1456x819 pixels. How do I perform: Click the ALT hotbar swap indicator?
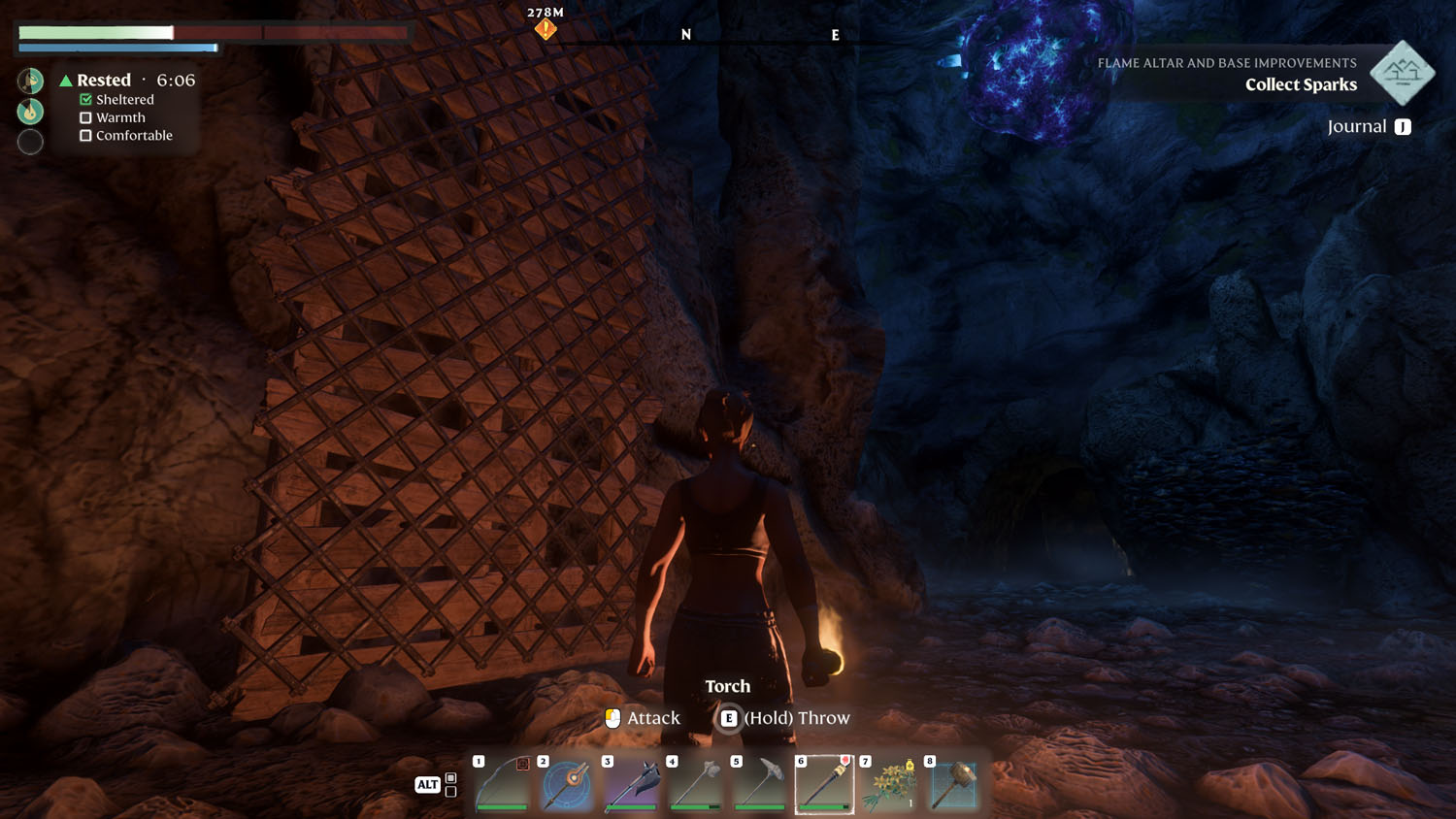pos(427,784)
